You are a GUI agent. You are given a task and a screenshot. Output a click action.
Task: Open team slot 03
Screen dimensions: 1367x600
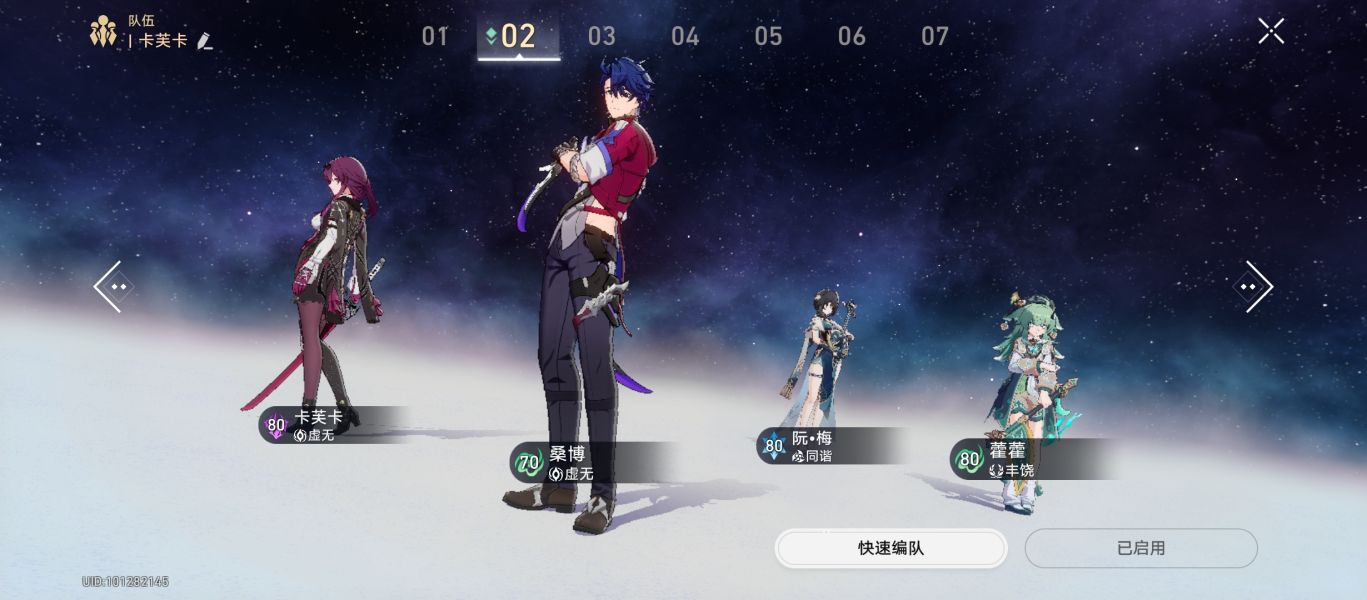point(601,36)
